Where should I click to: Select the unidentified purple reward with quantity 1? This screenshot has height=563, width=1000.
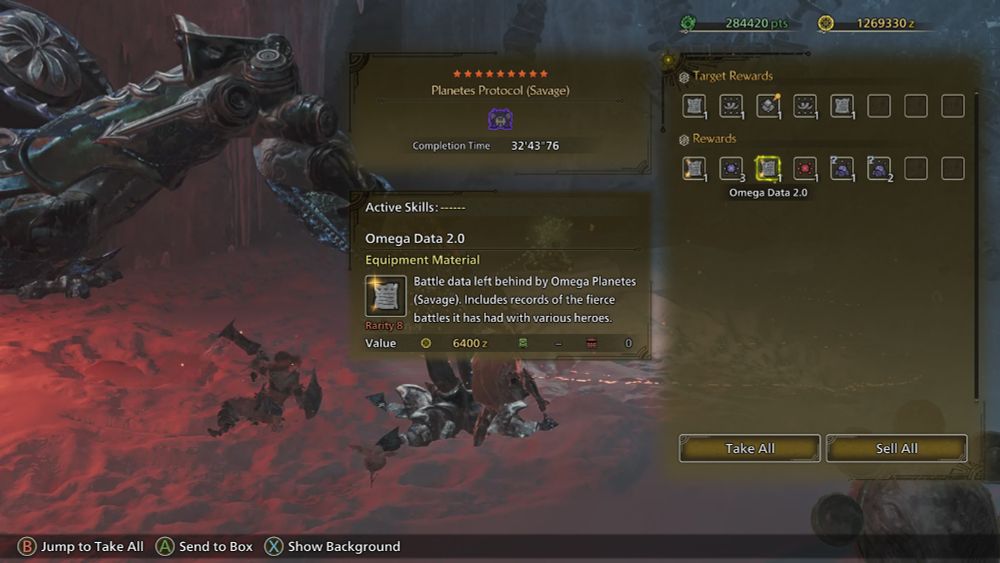[x=842, y=168]
